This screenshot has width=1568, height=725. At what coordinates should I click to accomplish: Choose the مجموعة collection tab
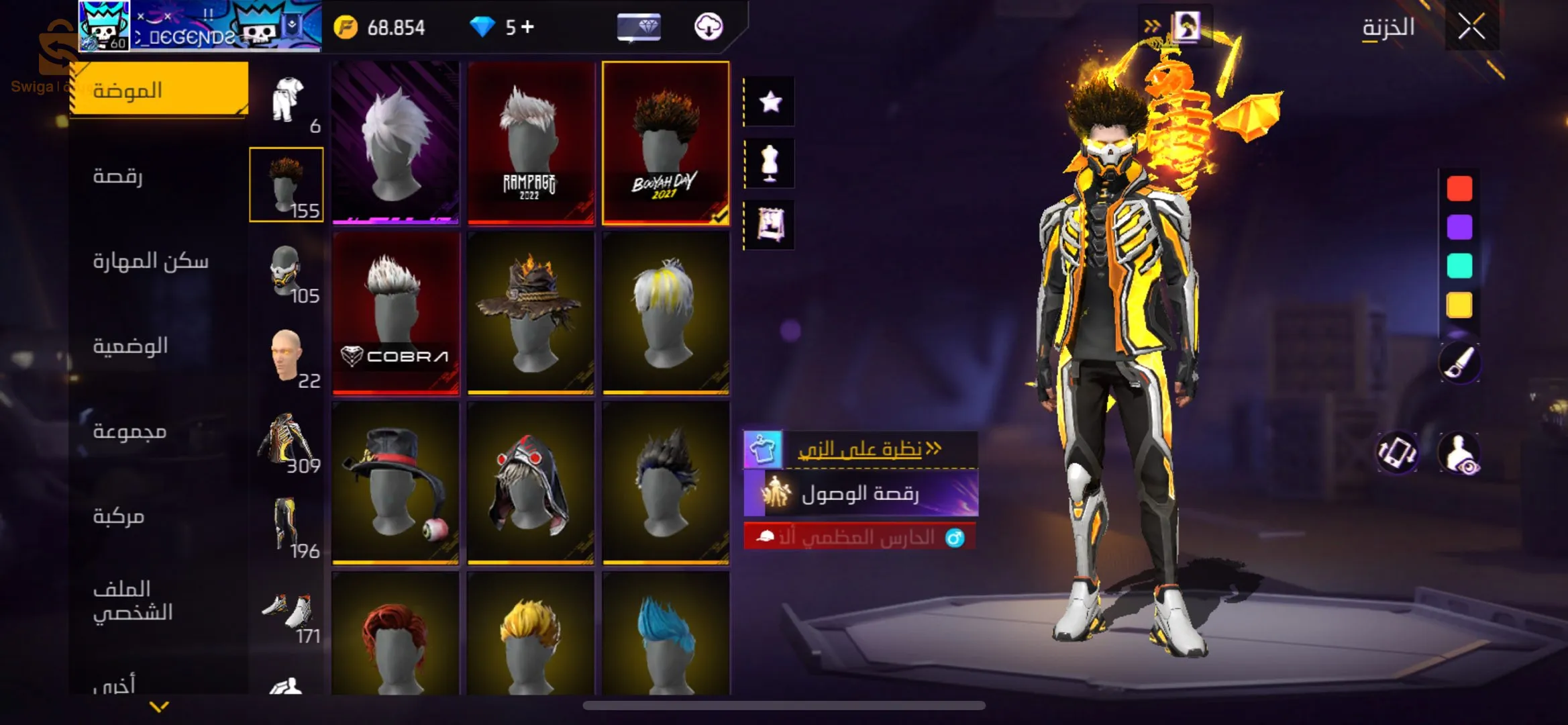(129, 431)
